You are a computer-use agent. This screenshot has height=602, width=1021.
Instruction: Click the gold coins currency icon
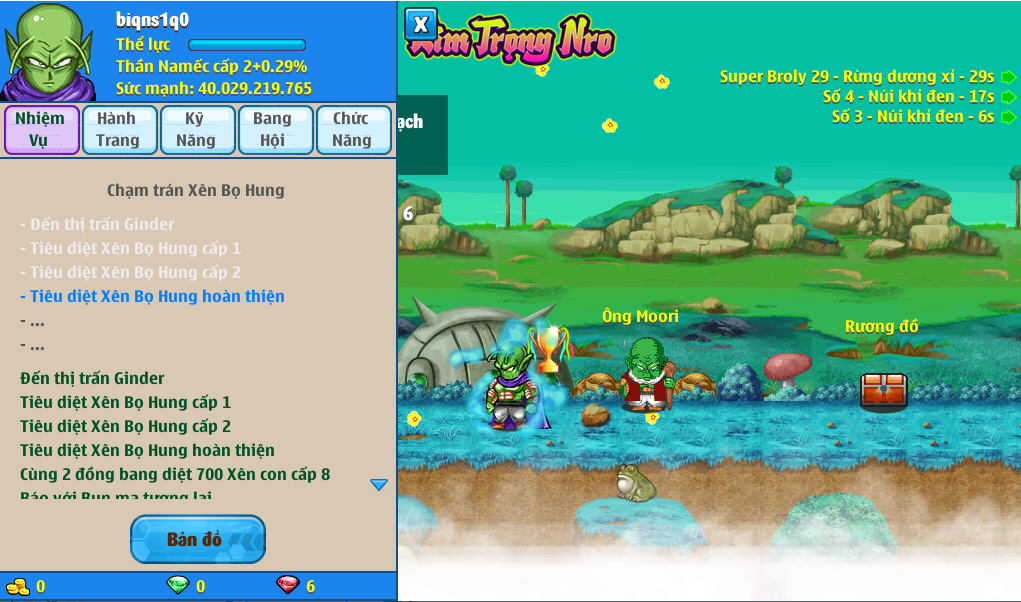coord(18,586)
